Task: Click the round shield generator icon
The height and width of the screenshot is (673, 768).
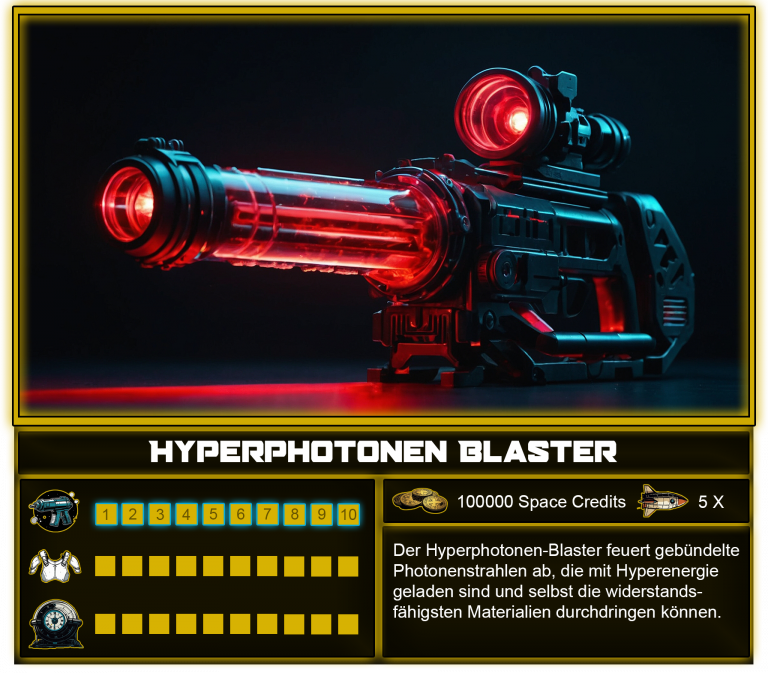Action: point(54,622)
